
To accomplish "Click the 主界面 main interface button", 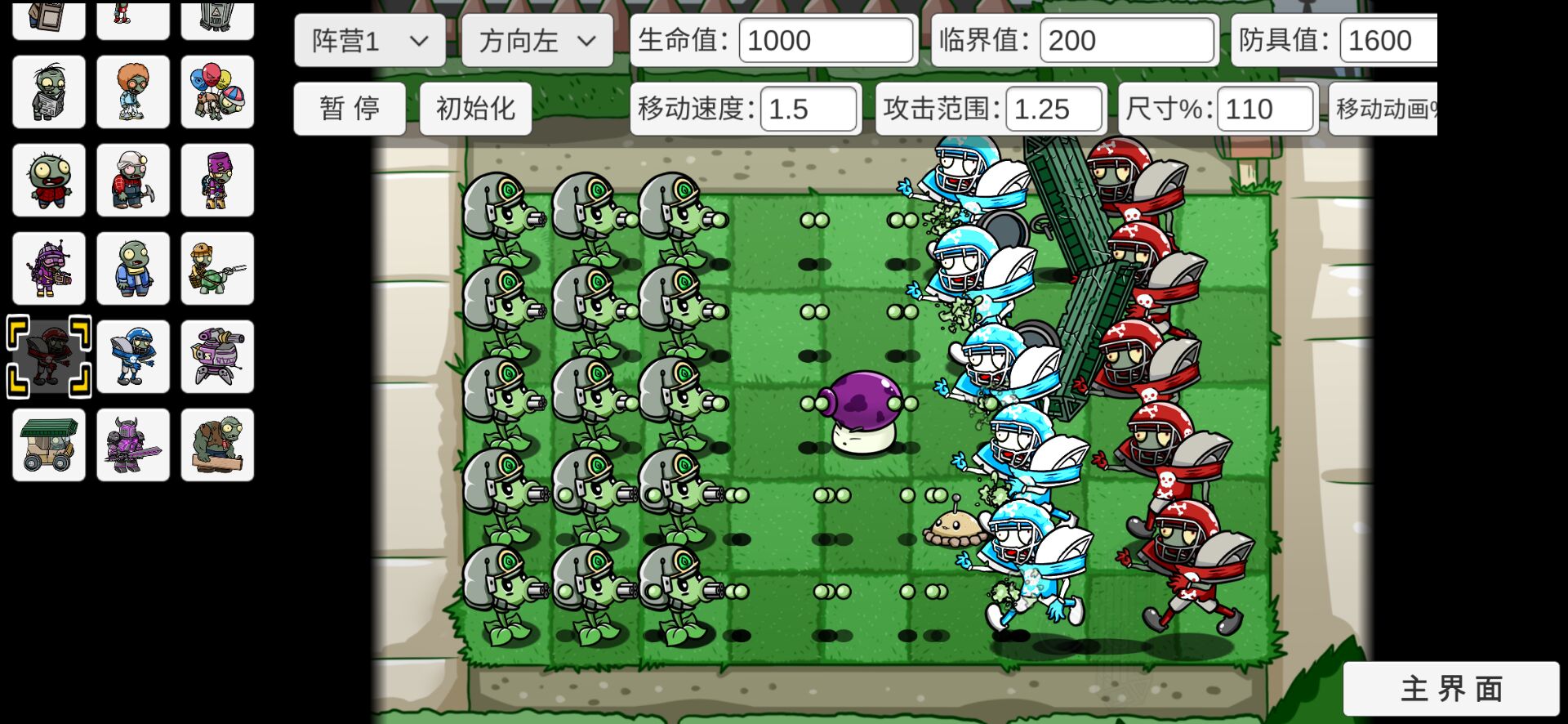I will [x=1454, y=690].
